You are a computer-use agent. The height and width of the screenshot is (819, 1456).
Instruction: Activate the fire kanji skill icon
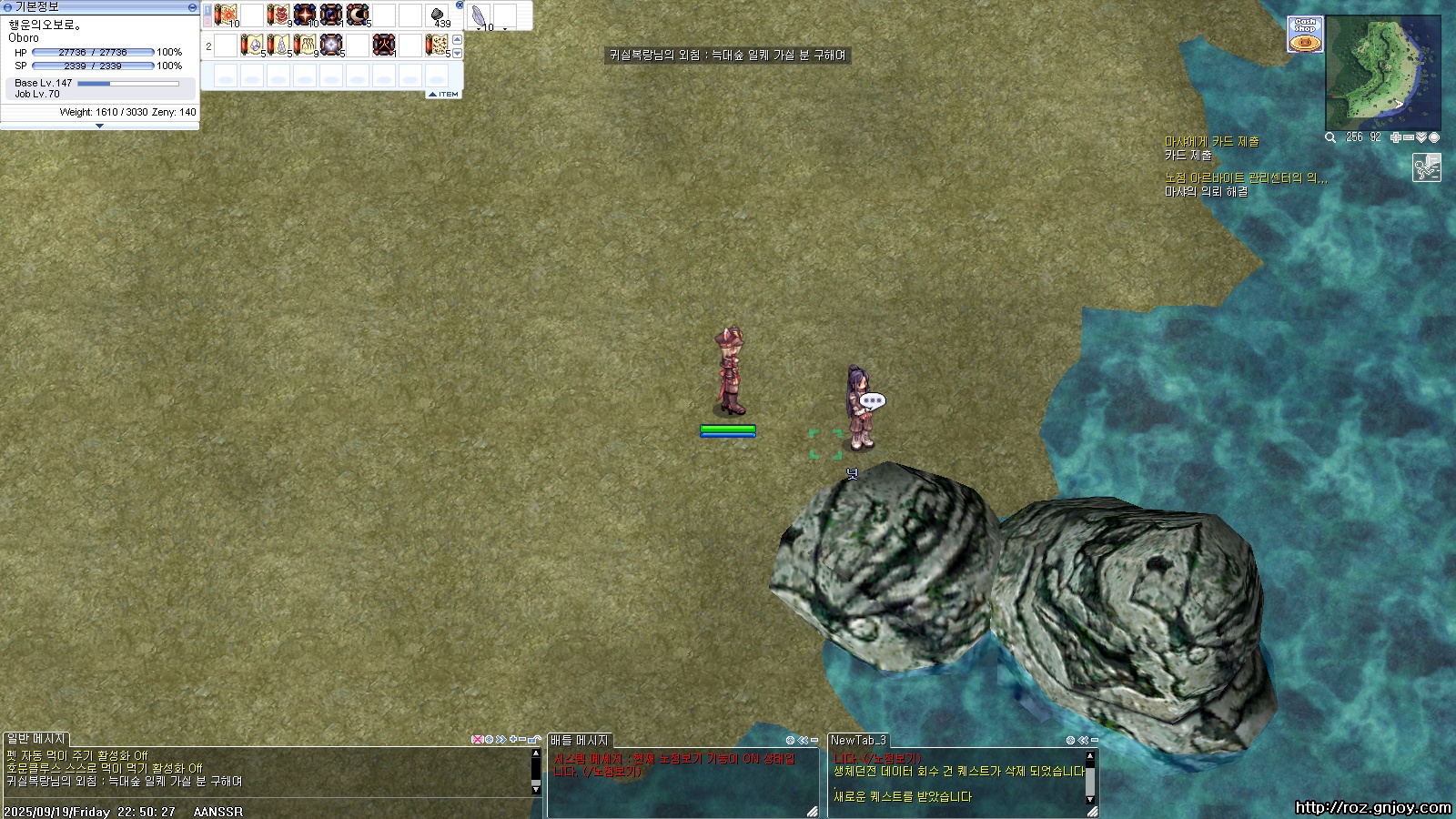click(x=384, y=45)
